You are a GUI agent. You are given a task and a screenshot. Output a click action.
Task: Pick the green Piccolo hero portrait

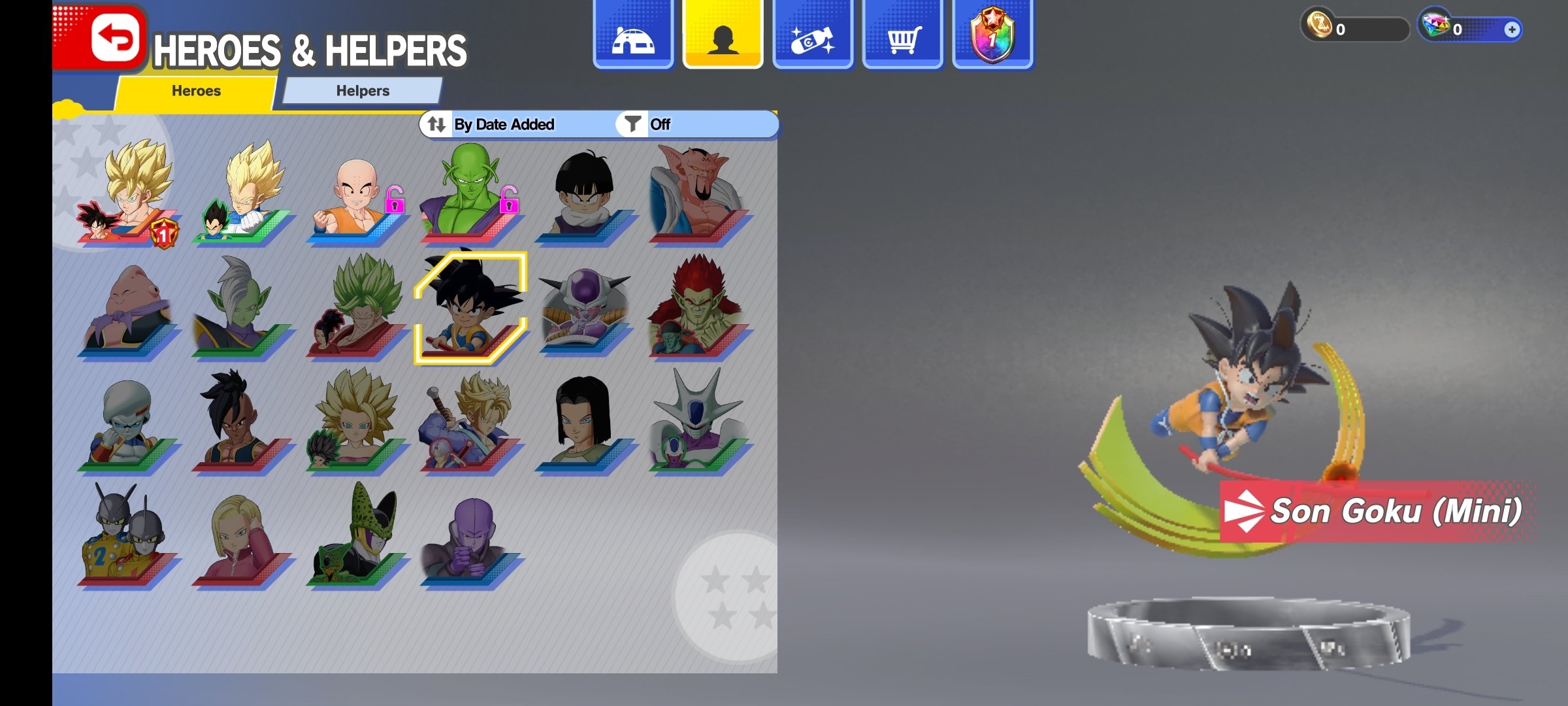[x=470, y=193]
